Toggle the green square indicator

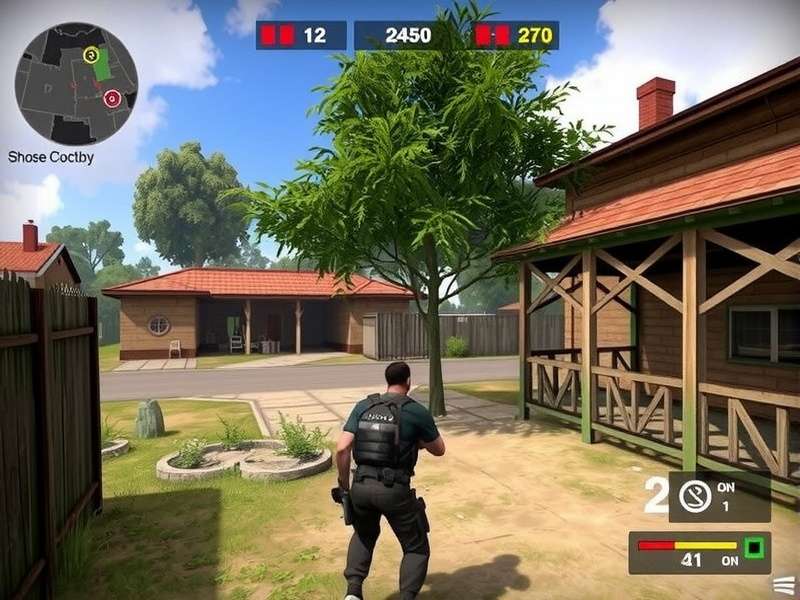tap(753, 547)
